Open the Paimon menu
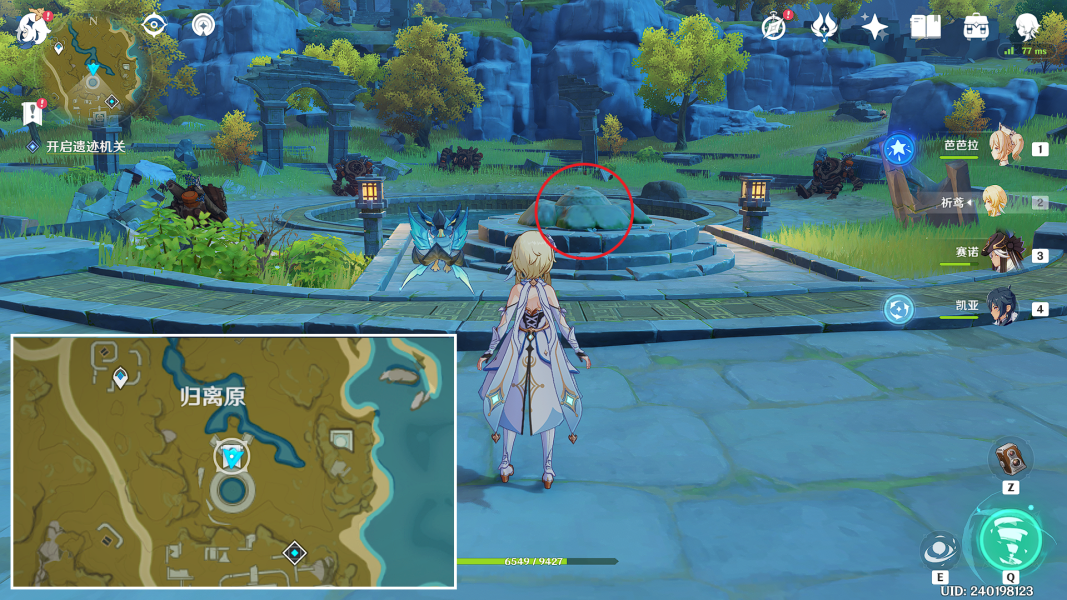The image size is (1067, 600). pyautogui.click(x=34, y=27)
